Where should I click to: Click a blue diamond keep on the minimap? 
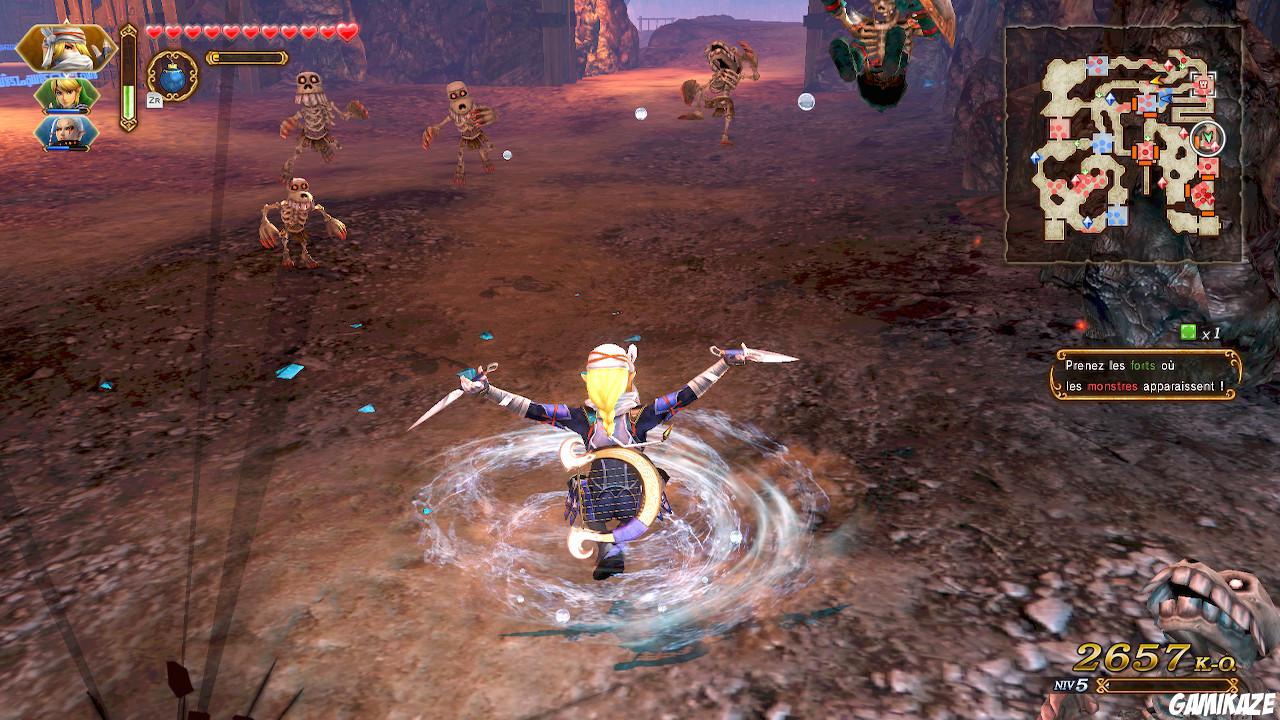click(x=1110, y=98)
